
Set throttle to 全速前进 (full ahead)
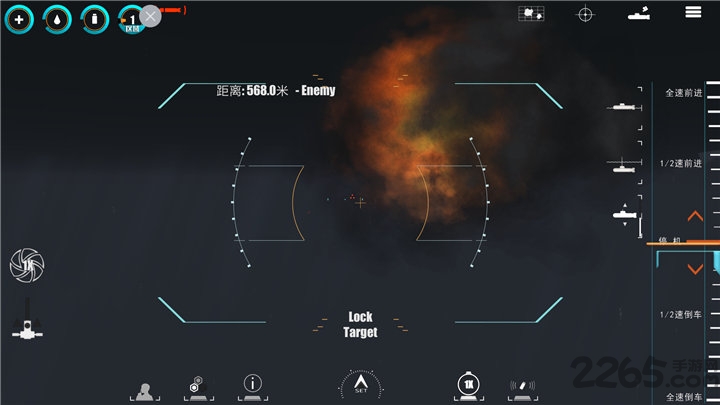(x=684, y=93)
